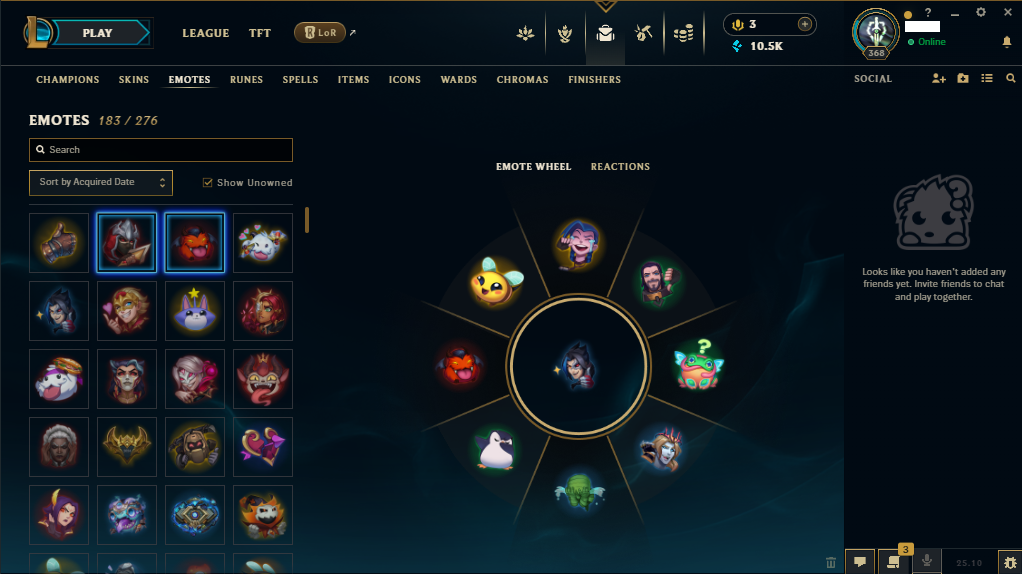
Task: Open the Champions collection tab
Action: click(x=68, y=80)
